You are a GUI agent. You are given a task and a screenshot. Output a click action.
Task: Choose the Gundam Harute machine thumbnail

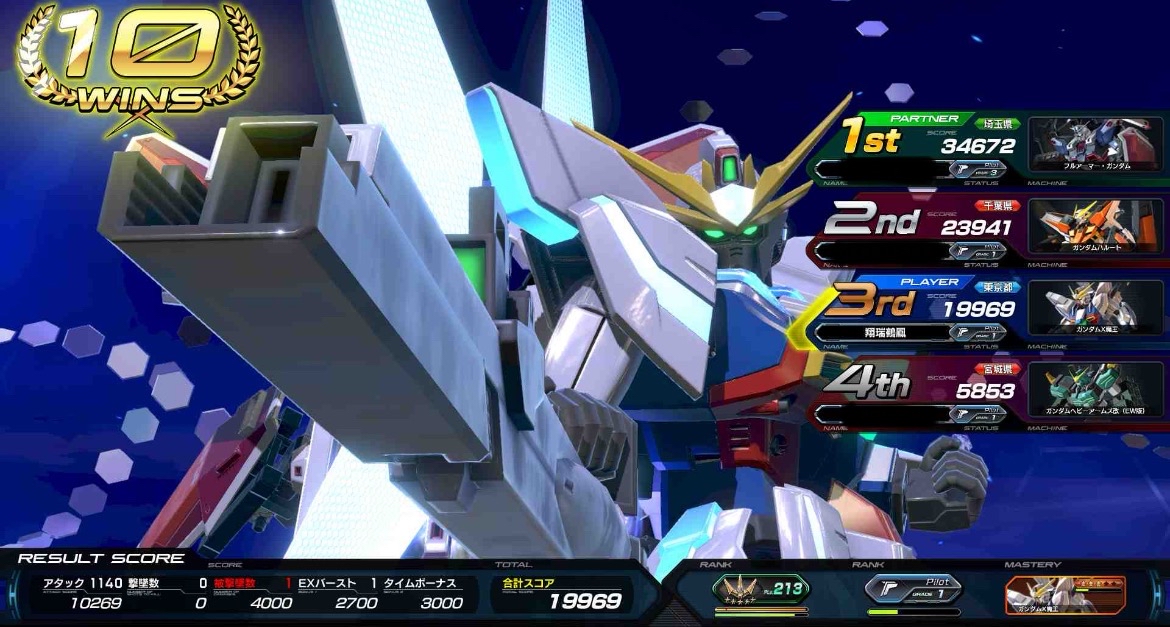1096,226
